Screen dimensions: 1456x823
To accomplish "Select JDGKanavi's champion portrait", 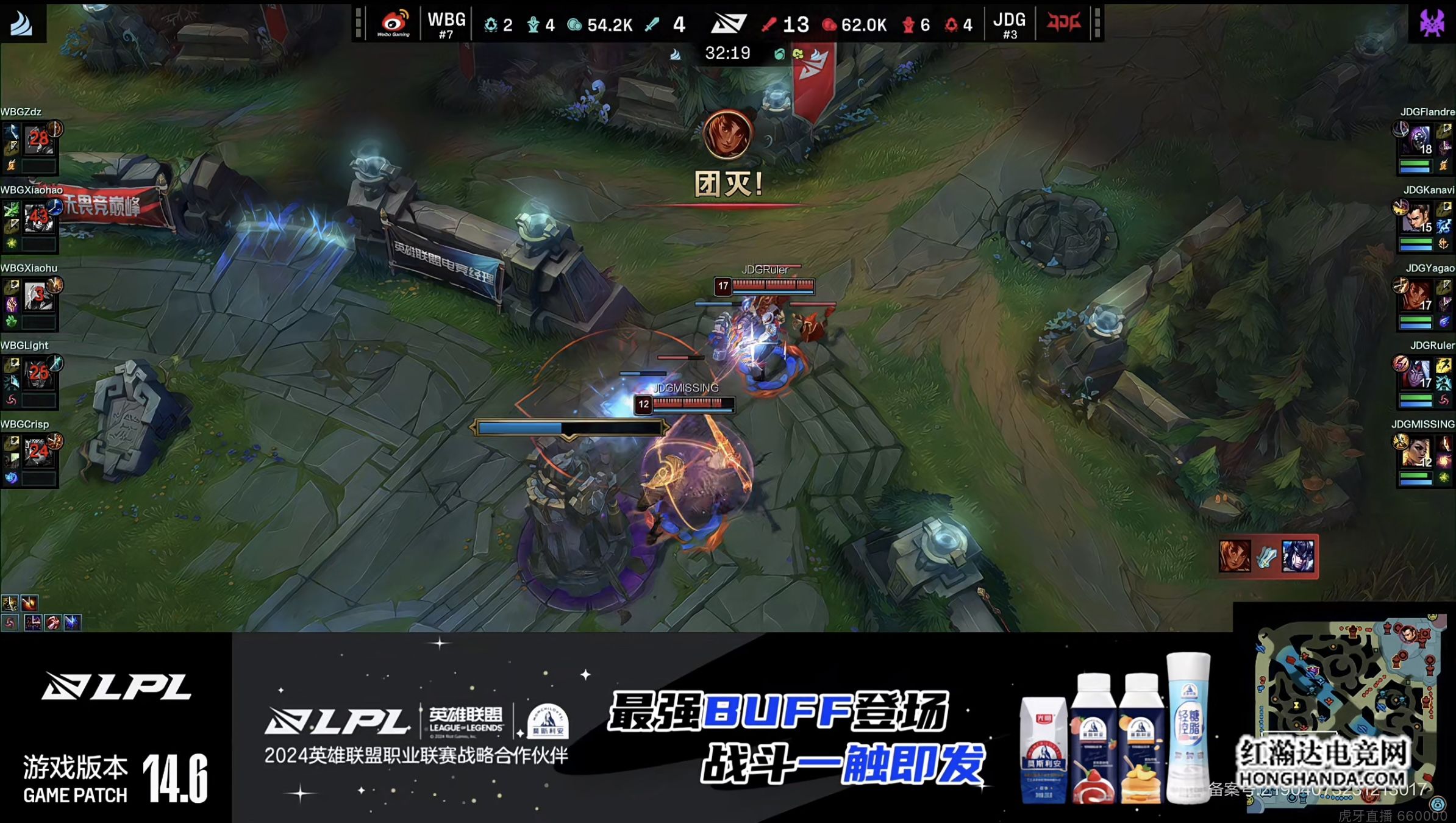I will point(1418,218).
